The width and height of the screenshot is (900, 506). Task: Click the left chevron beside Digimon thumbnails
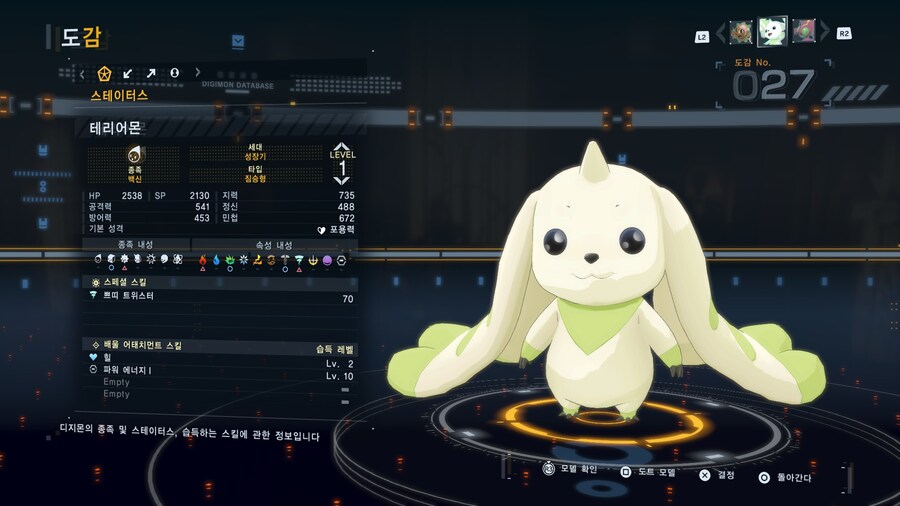click(720, 33)
